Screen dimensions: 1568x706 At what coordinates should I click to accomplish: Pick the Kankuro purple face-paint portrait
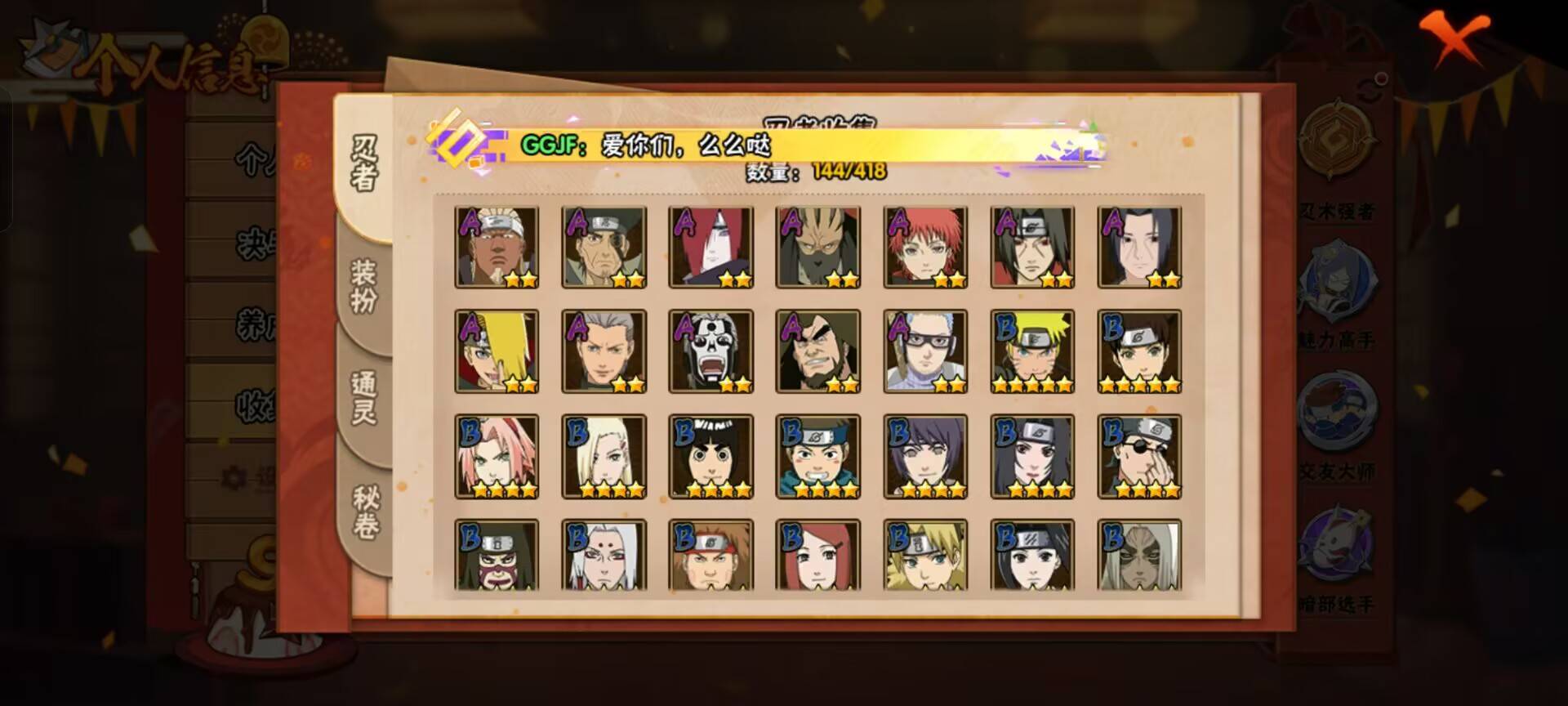pos(497,555)
